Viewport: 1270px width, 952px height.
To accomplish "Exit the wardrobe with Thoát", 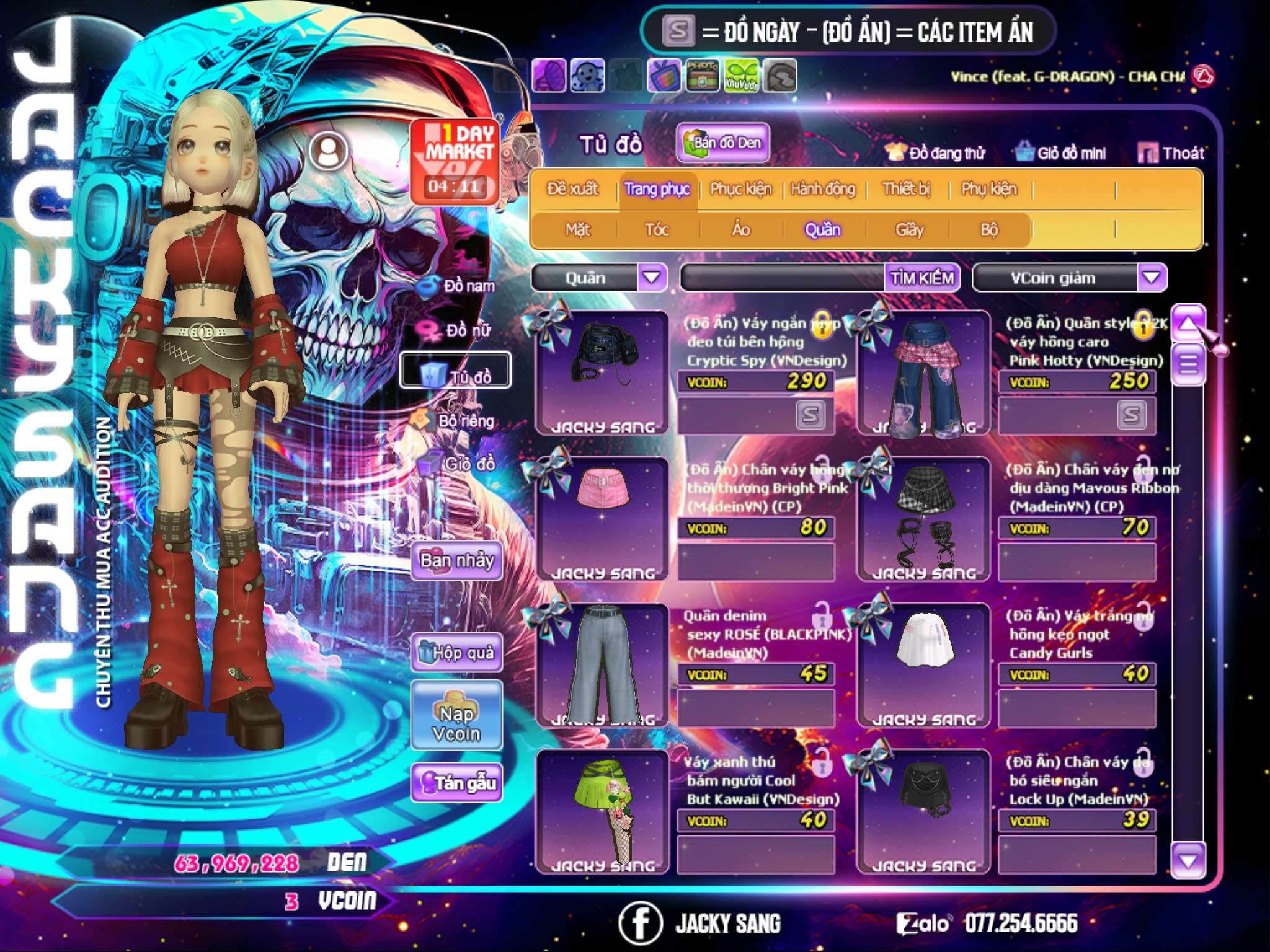I will coord(1171,153).
